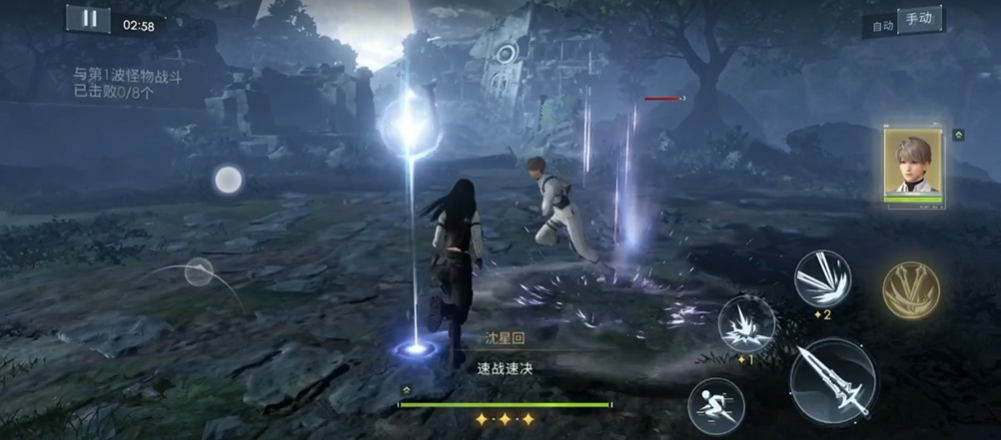The width and height of the screenshot is (1001, 440).
Task: Select 手动 manual battle mode
Action: (x=919, y=20)
